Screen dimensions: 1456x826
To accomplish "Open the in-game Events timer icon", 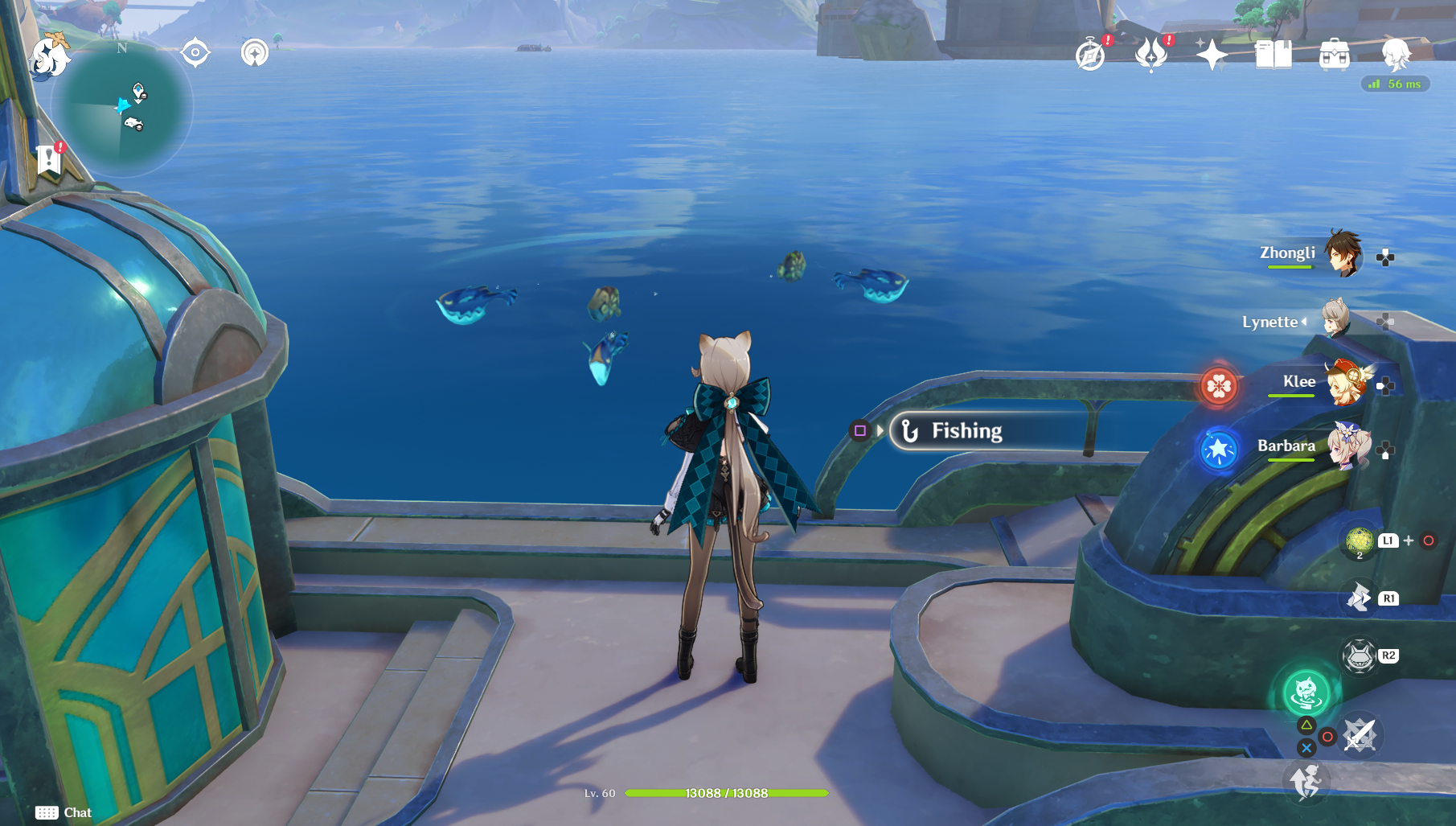I will [x=1090, y=56].
